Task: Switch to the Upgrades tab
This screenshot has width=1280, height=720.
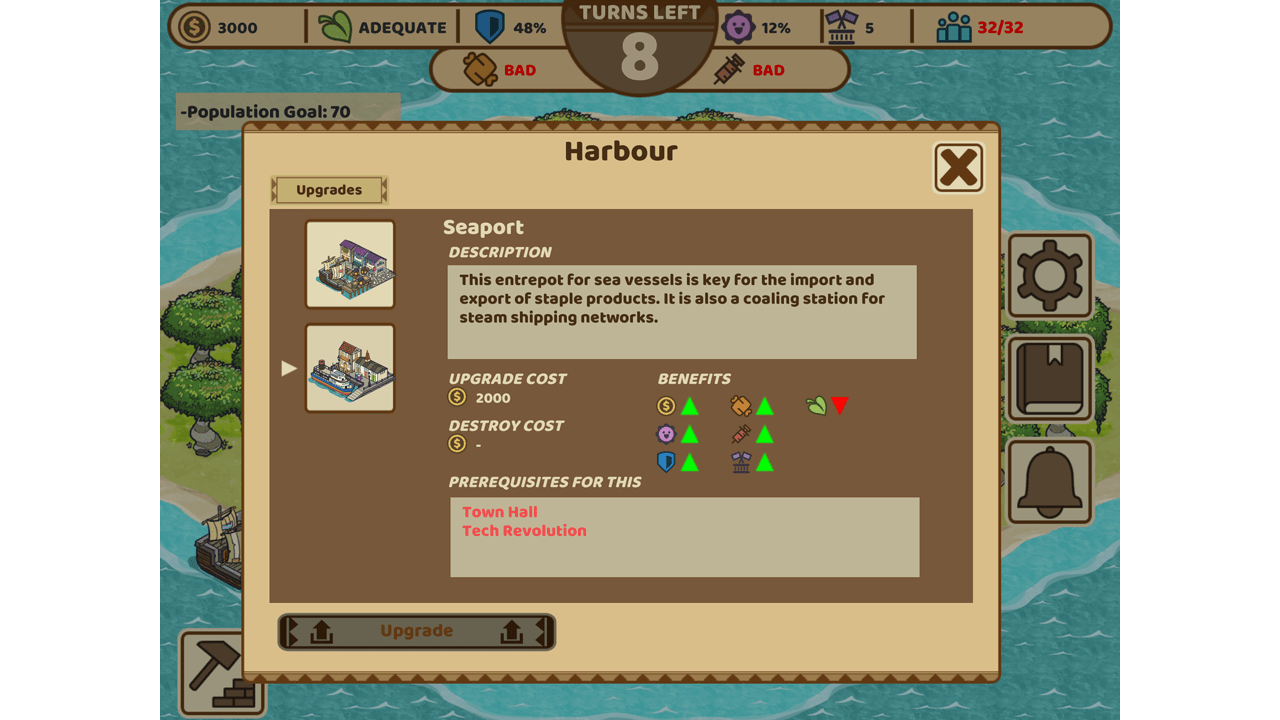Action: point(329,190)
